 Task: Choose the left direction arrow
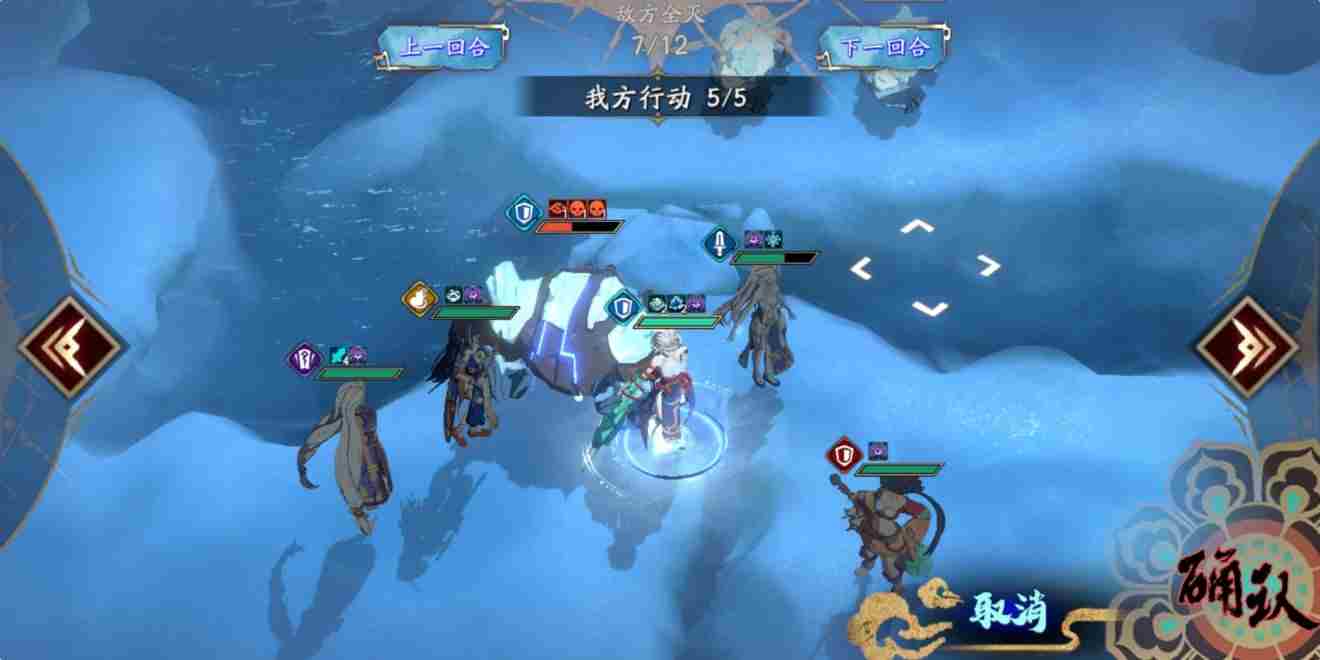pyautogui.click(x=861, y=267)
